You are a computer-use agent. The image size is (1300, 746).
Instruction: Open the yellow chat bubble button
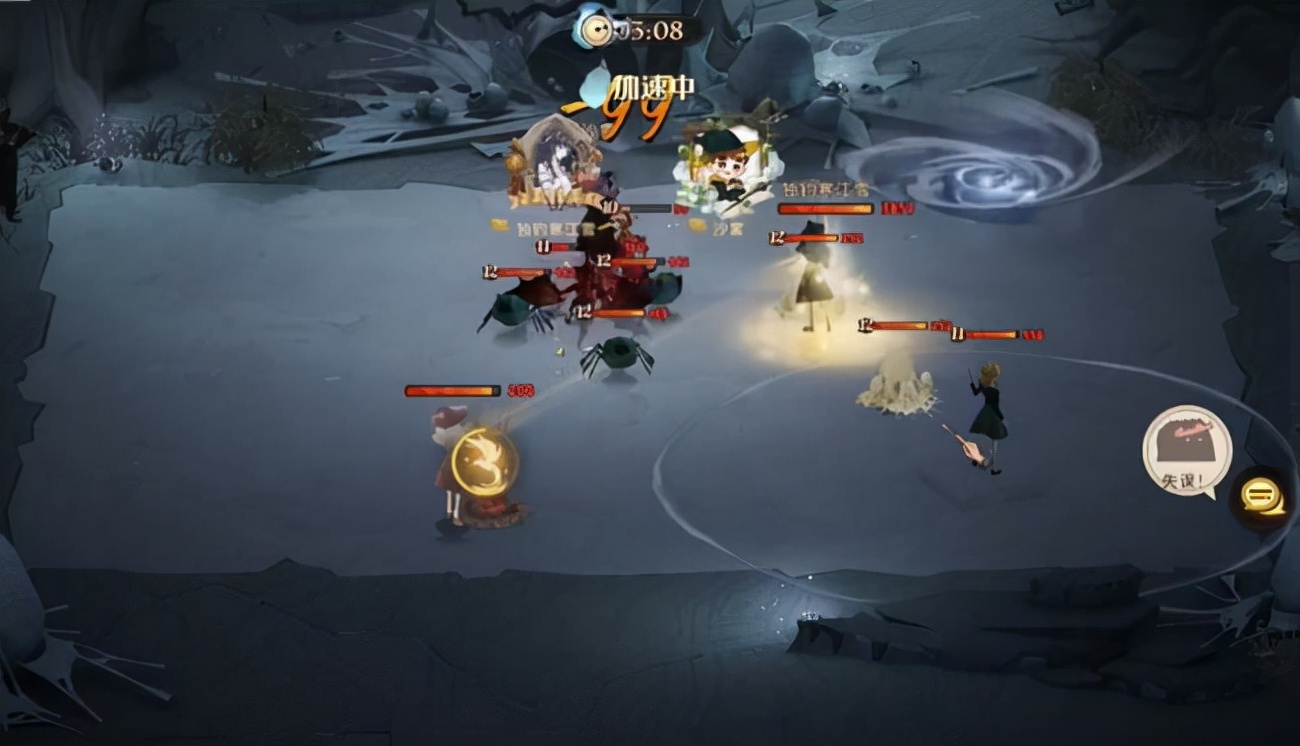(1261, 497)
